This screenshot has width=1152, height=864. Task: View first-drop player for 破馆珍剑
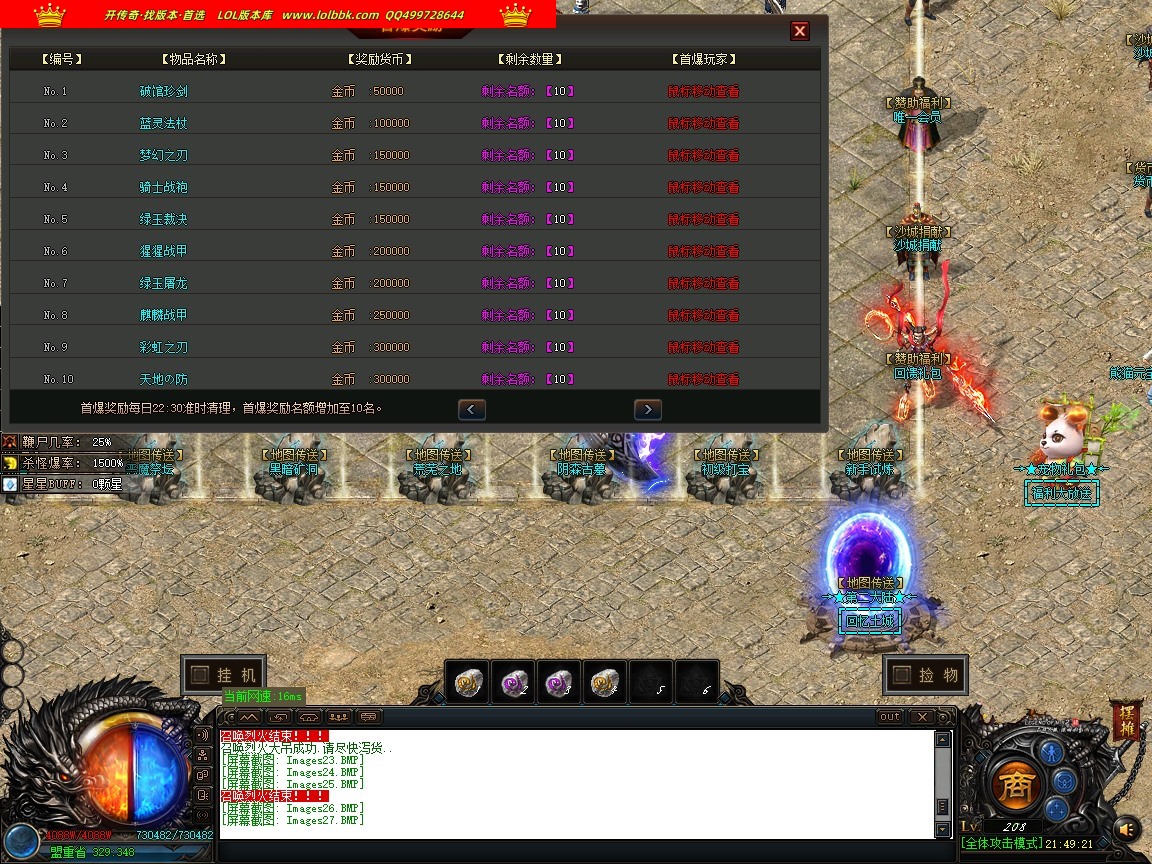click(x=704, y=91)
